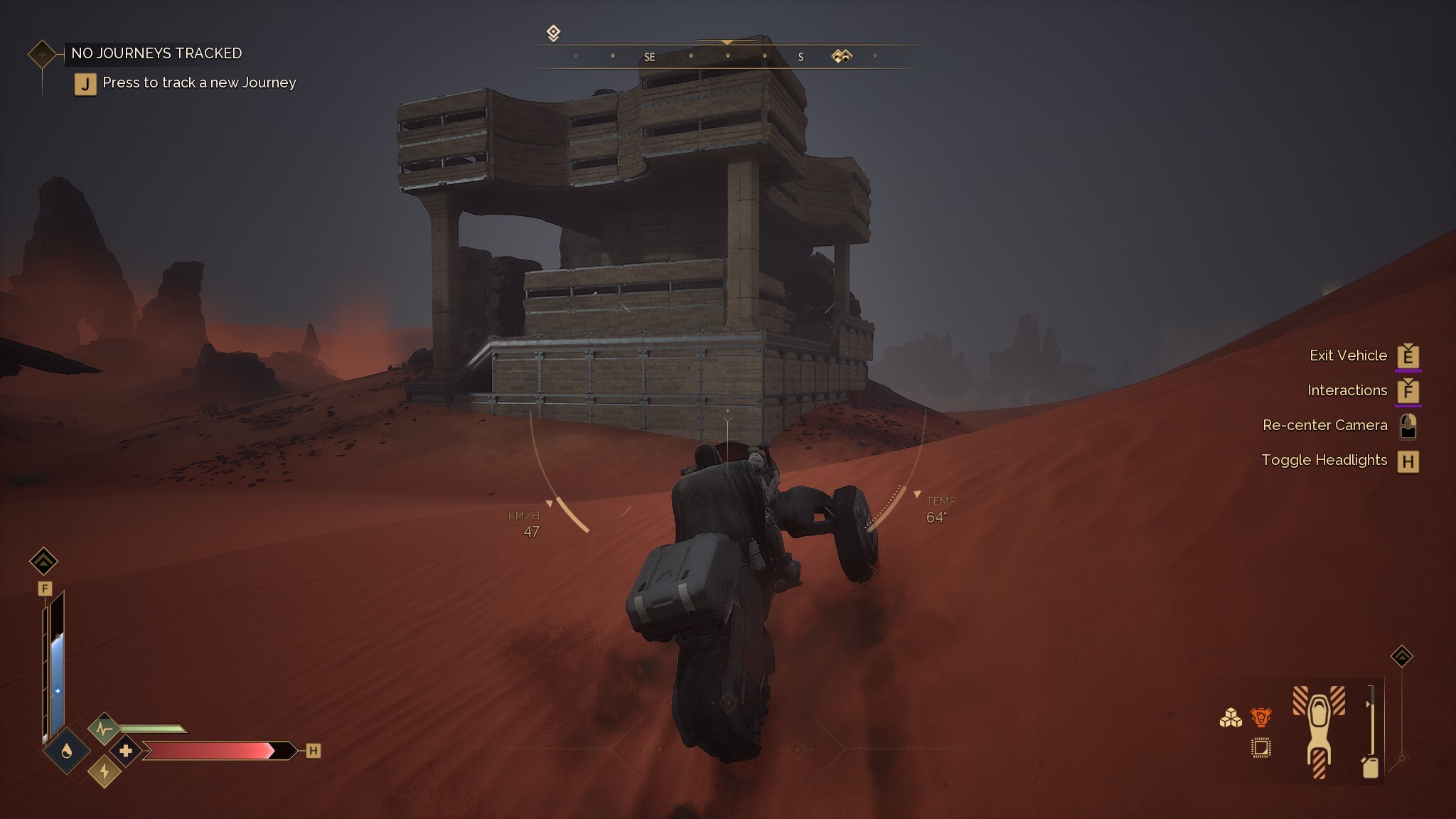
Task: Select the SE heading on the compass
Action: point(649,56)
